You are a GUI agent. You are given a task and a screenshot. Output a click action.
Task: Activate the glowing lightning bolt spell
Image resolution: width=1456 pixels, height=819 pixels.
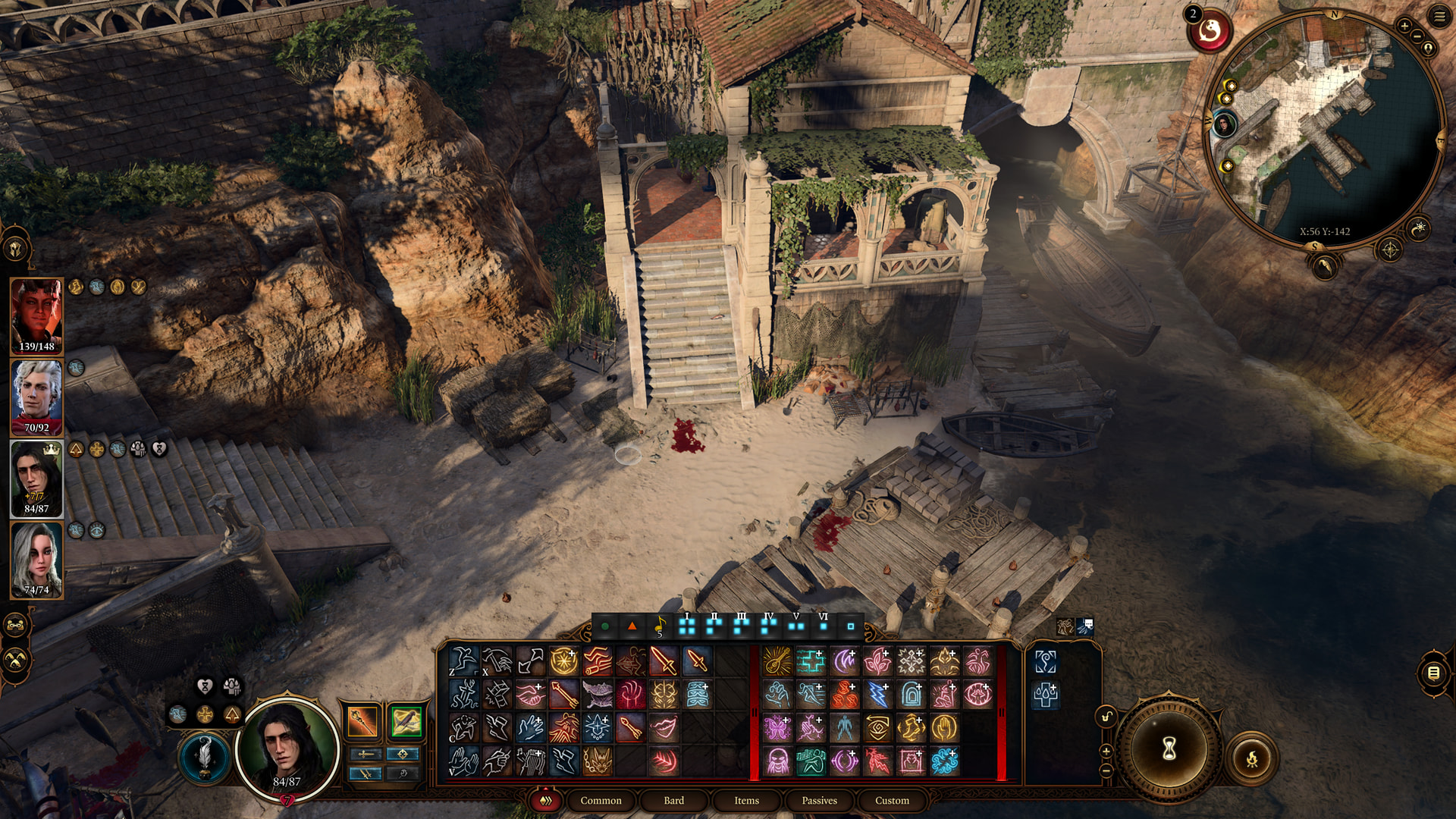point(877,694)
